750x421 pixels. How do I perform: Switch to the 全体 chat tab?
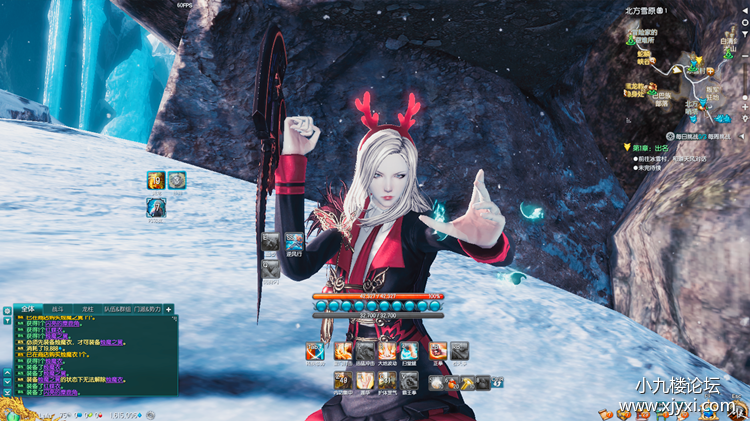pyautogui.click(x=27, y=310)
